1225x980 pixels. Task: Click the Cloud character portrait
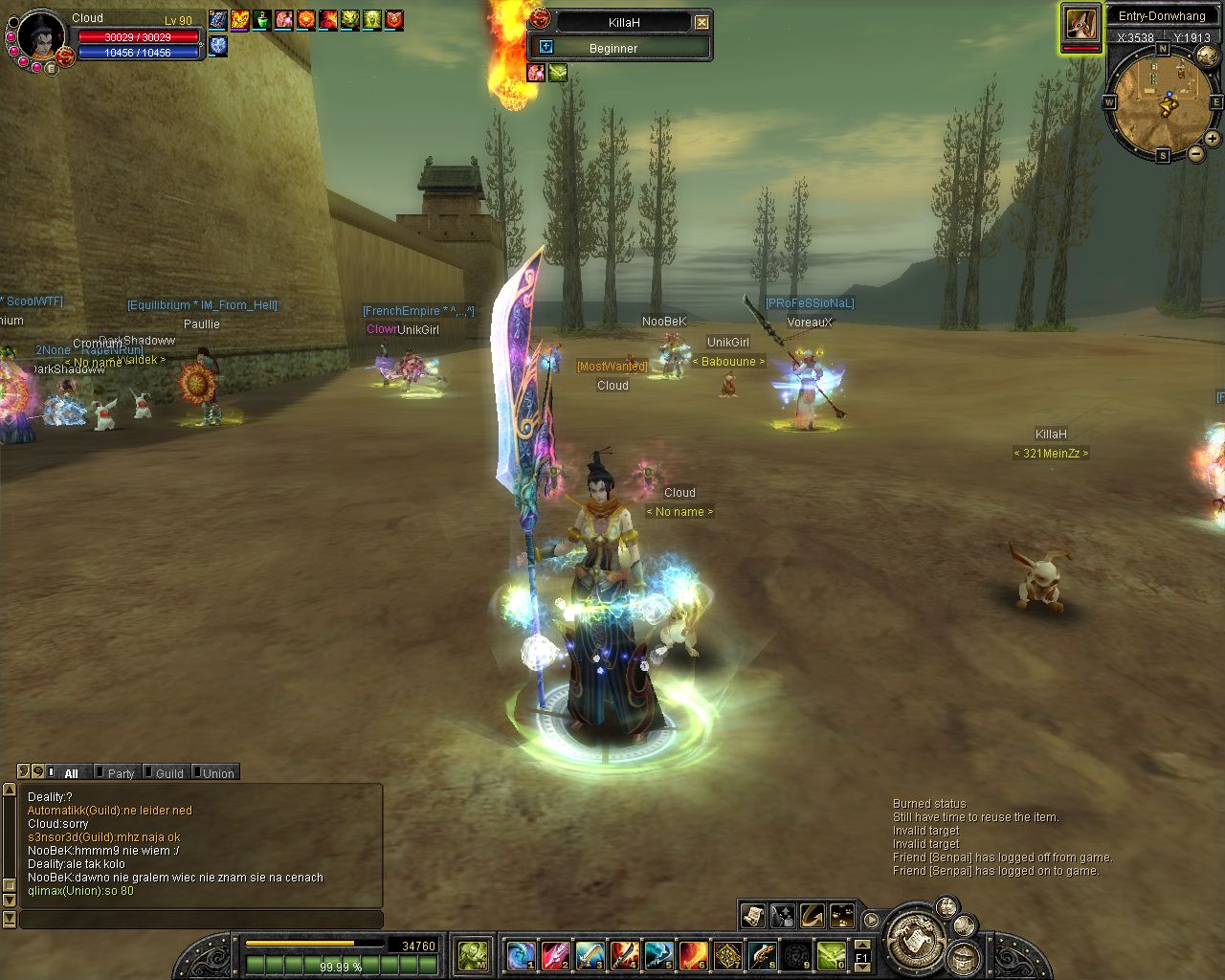pos(41,38)
